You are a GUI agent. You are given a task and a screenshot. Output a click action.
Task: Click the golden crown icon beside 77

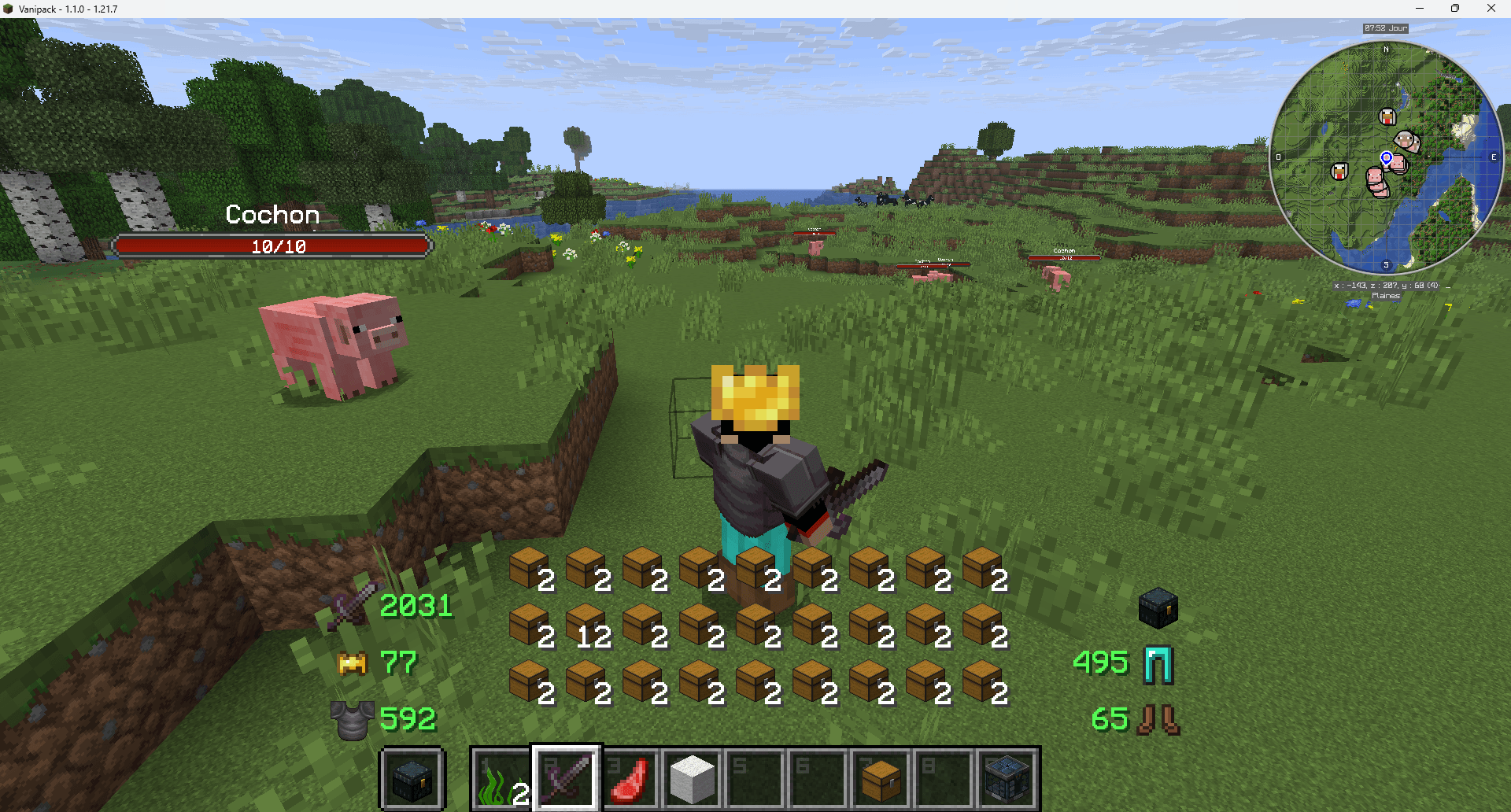click(351, 663)
